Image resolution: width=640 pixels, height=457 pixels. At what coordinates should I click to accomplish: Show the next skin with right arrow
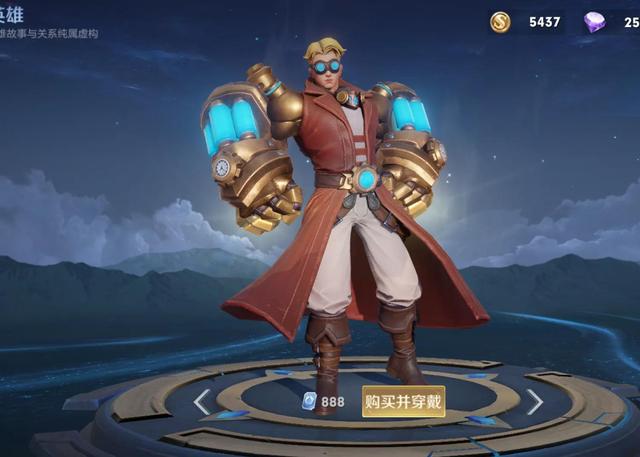(535, 402)
